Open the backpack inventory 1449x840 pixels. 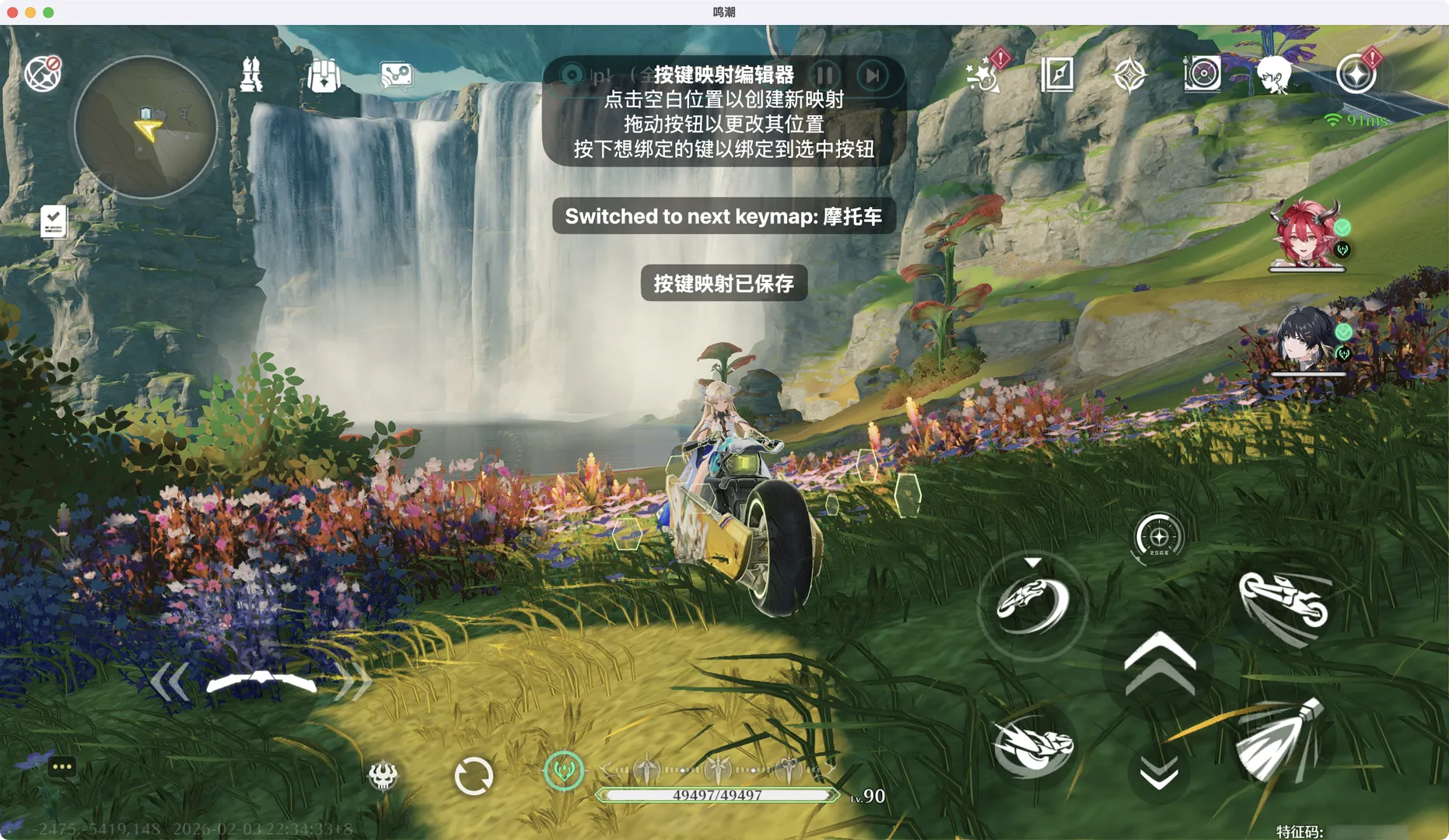[324, 75]
